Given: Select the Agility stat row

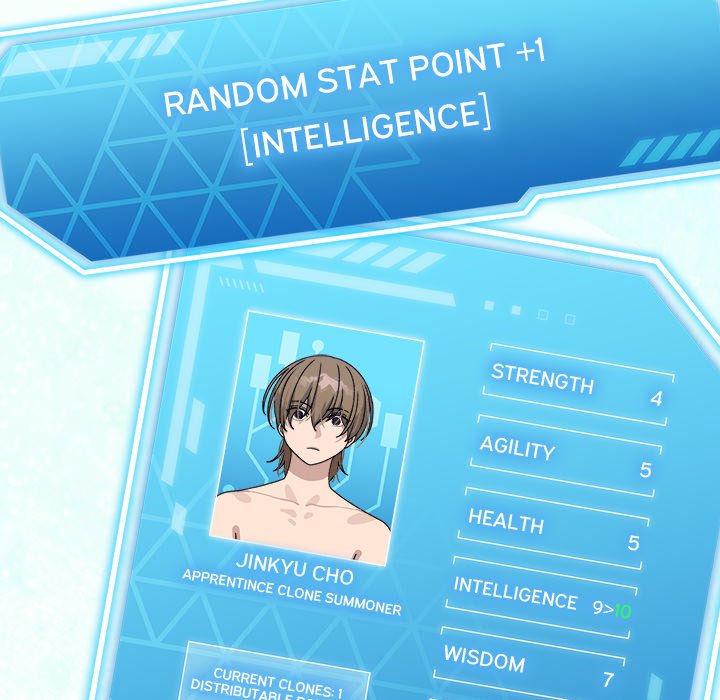Looking at the screenshot, I should click(x=565, y=456).
